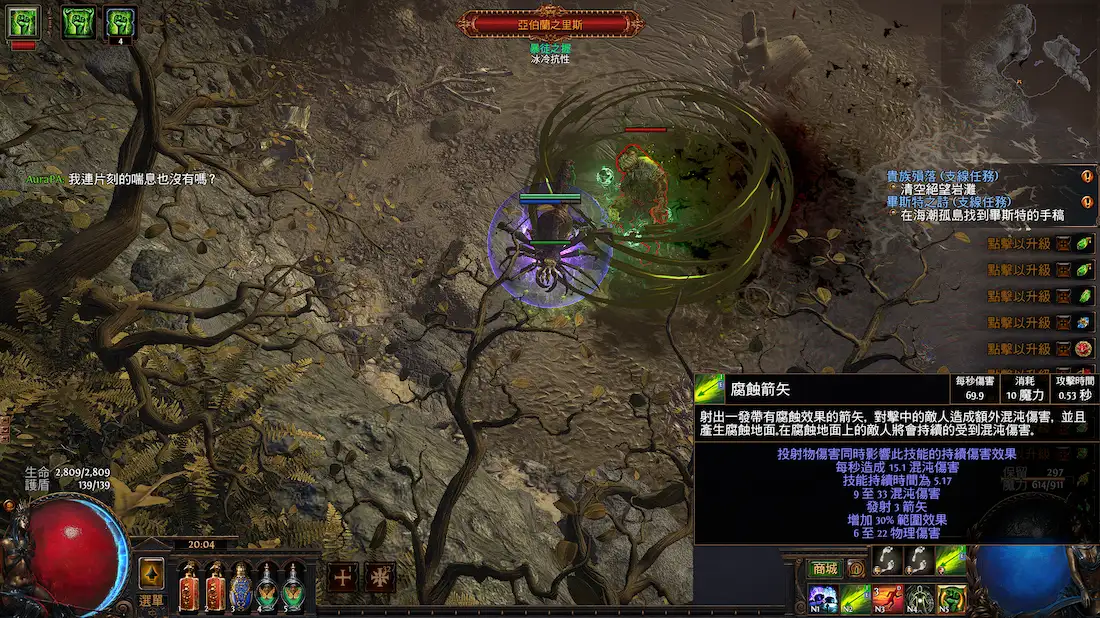Click the single-cross skill slot numbered 1
This screenshot has height=618, width=1100.
coord(343,577)
